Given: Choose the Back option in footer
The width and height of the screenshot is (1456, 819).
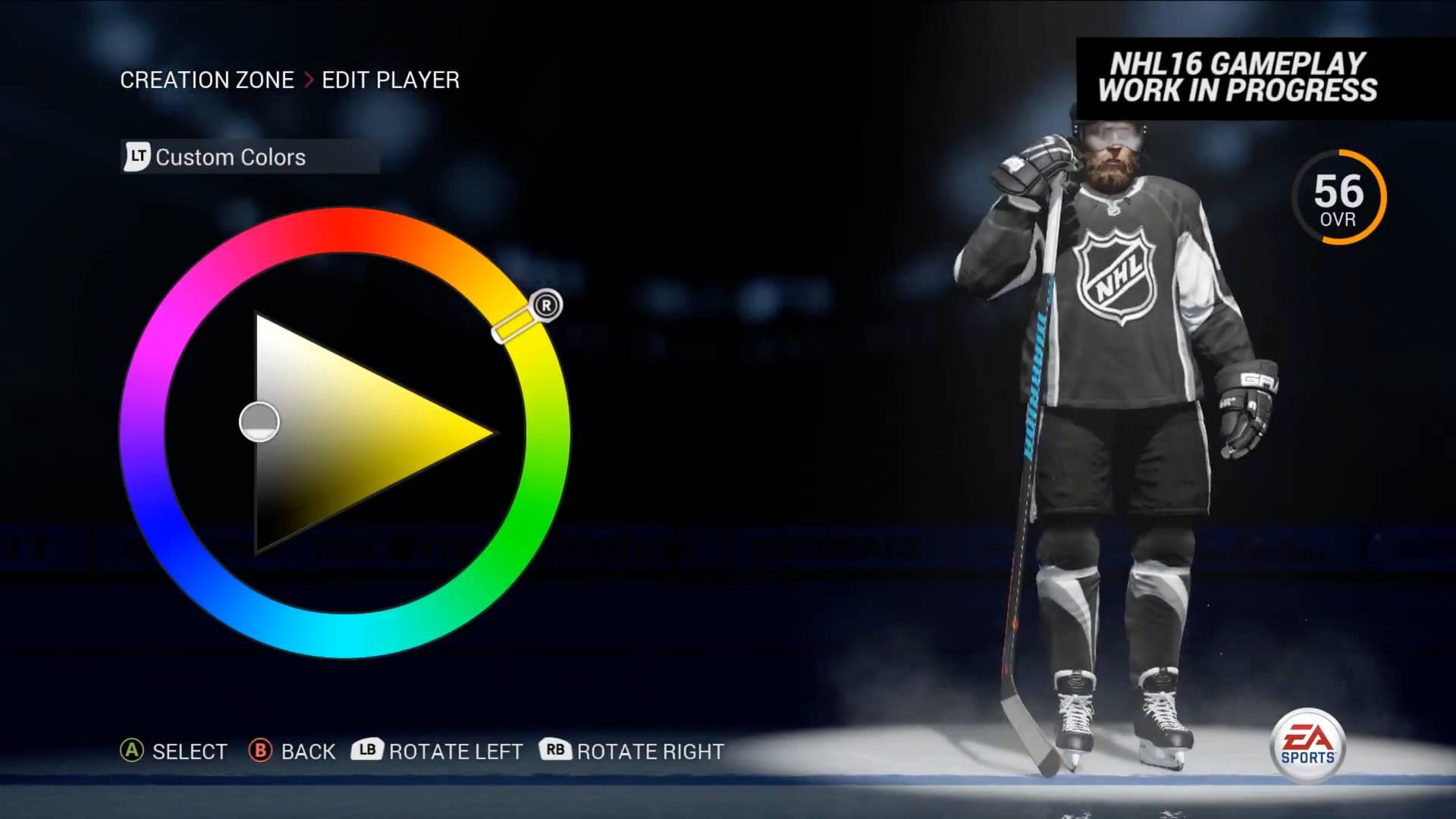Looking at the screenshot, I should tap(293, 752).
